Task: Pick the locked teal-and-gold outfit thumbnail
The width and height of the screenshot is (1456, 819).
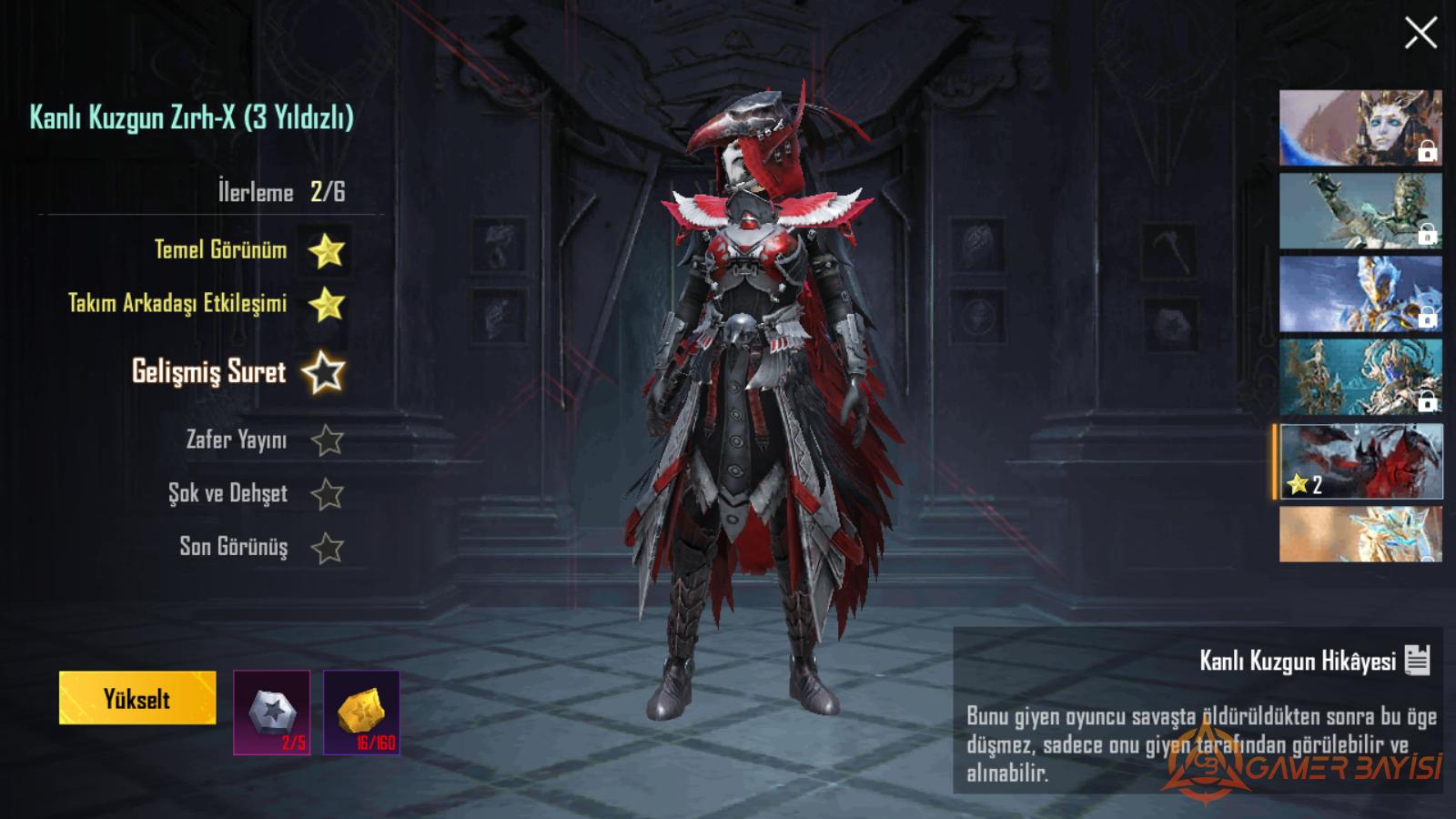Action: point(1360,378)
